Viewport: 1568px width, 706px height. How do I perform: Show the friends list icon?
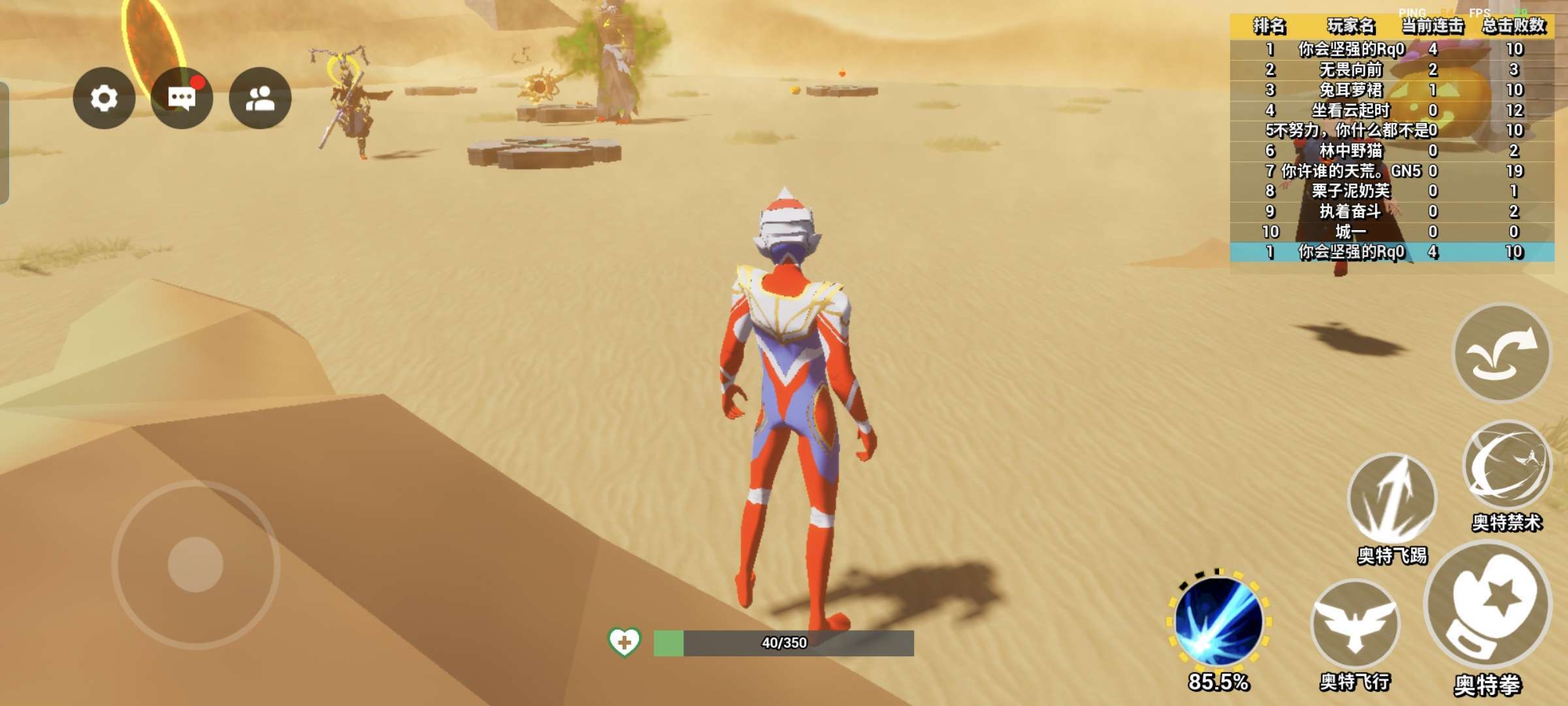coord(260,98)
